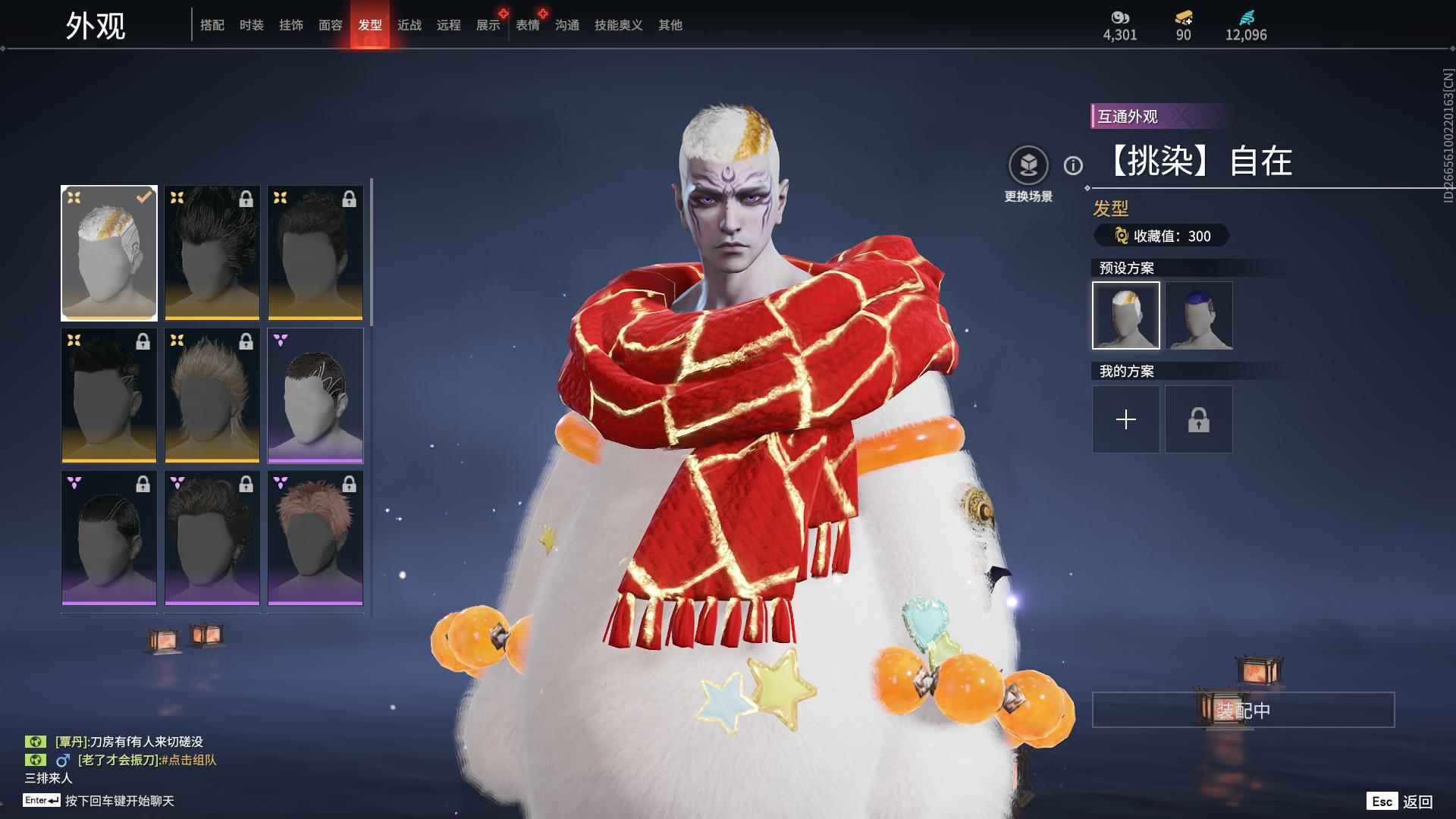
Task: Switch to the 远程 tab
Action: (x=449, y=25)
